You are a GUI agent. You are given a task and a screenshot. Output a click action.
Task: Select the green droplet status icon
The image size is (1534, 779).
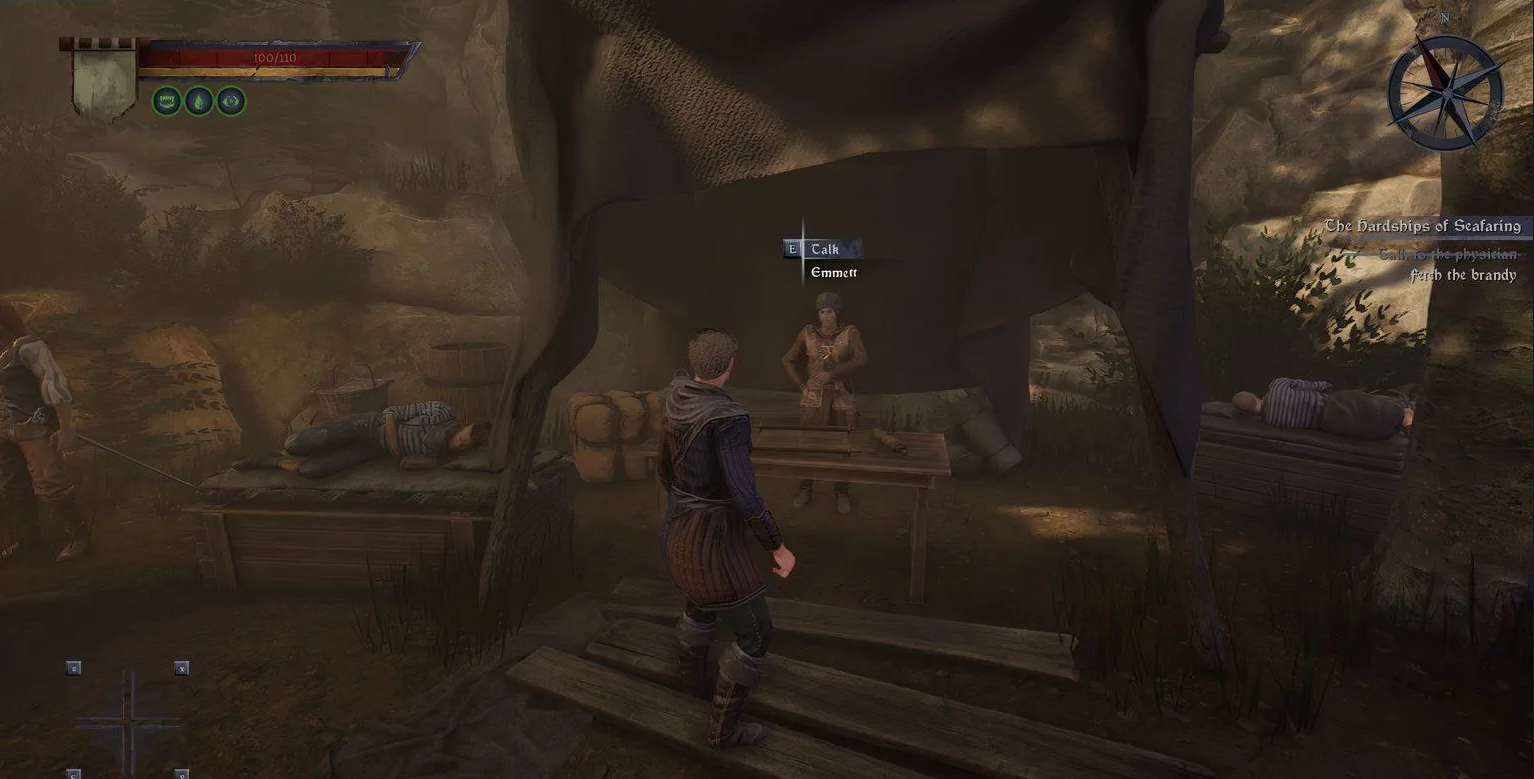(199, 101)
